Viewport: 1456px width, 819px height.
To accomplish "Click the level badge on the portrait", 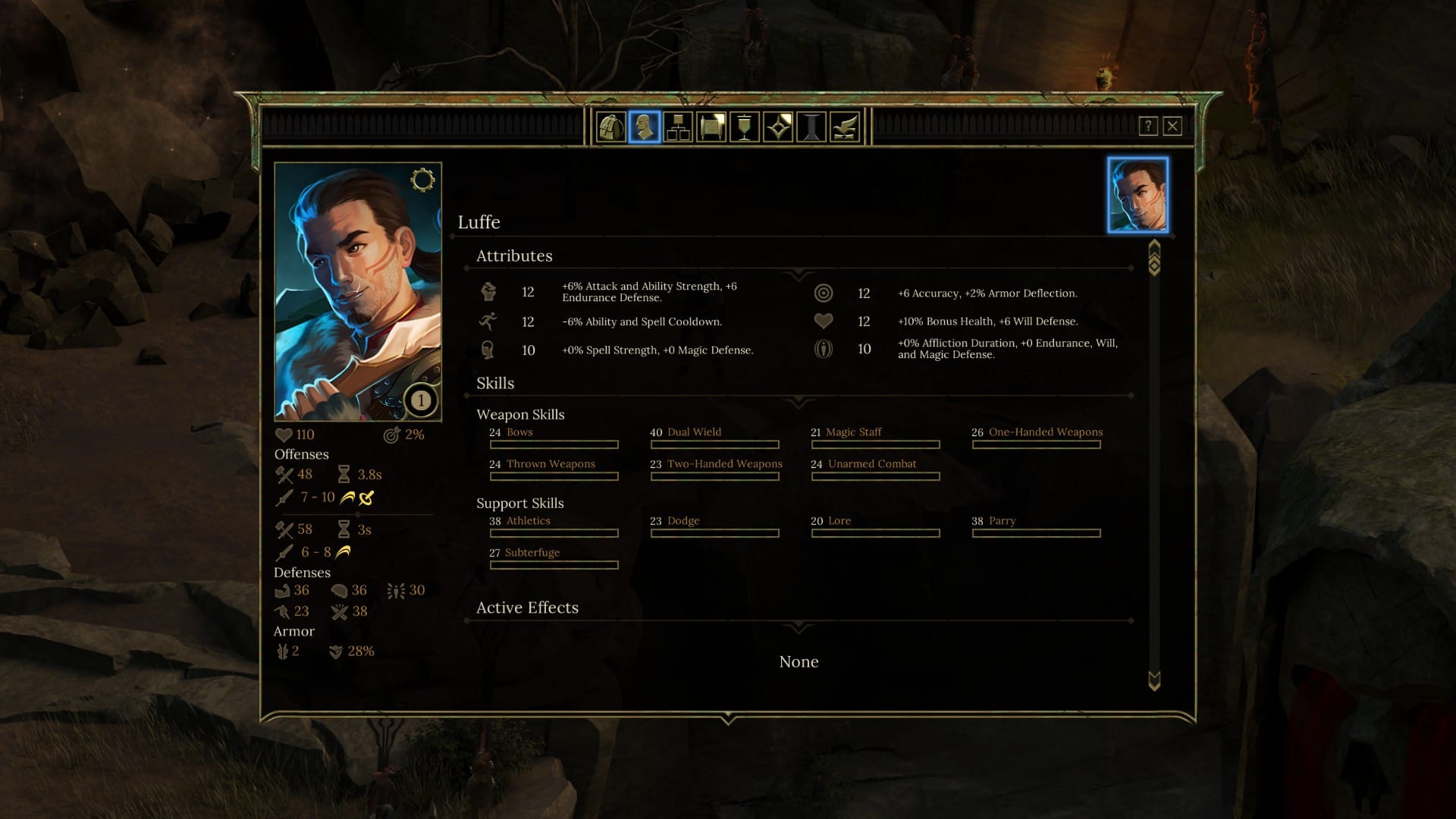I will pos(421,400).
